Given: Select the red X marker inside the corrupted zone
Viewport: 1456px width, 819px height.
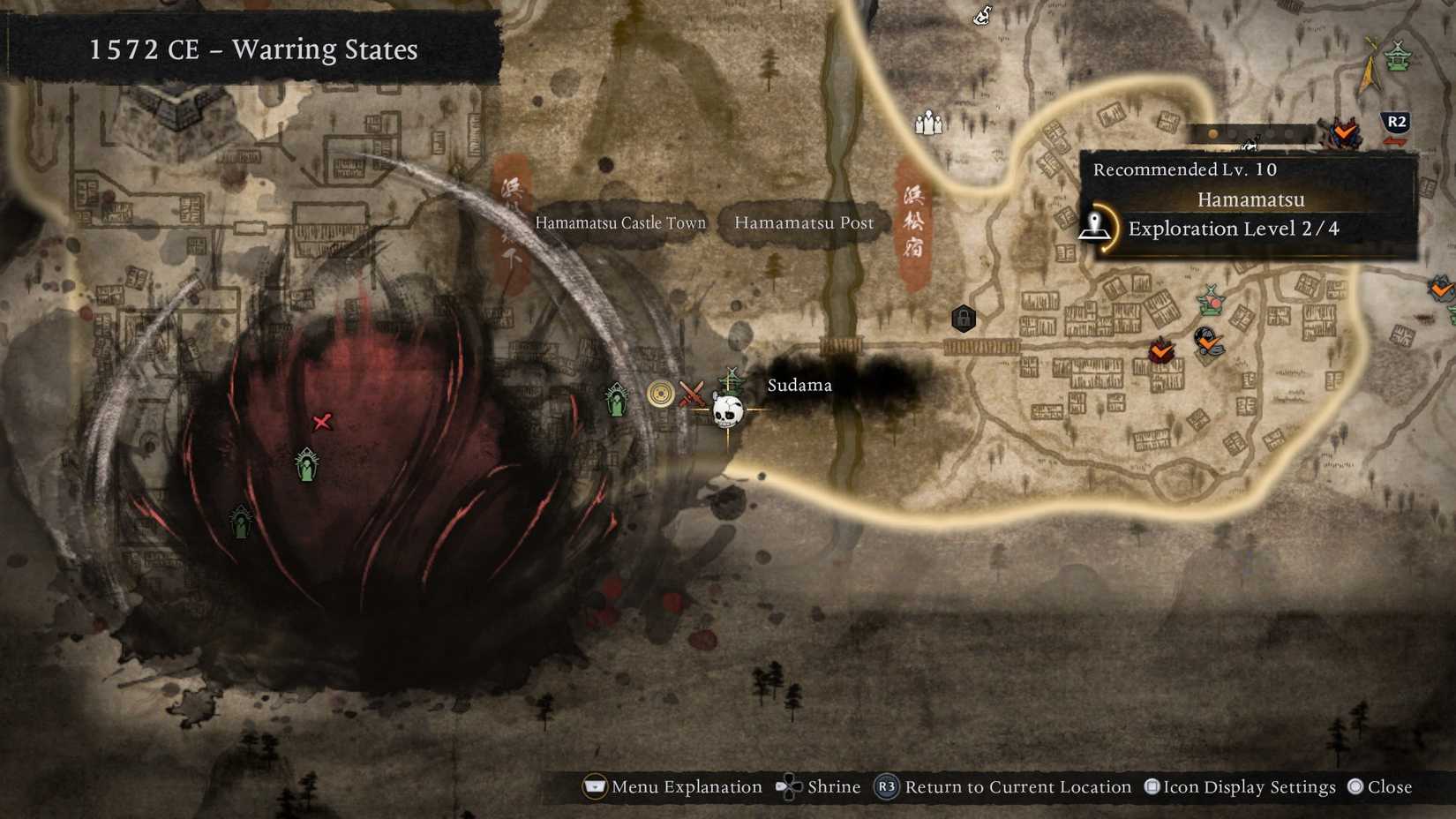Looking at the screenshot, I should 323,423.
